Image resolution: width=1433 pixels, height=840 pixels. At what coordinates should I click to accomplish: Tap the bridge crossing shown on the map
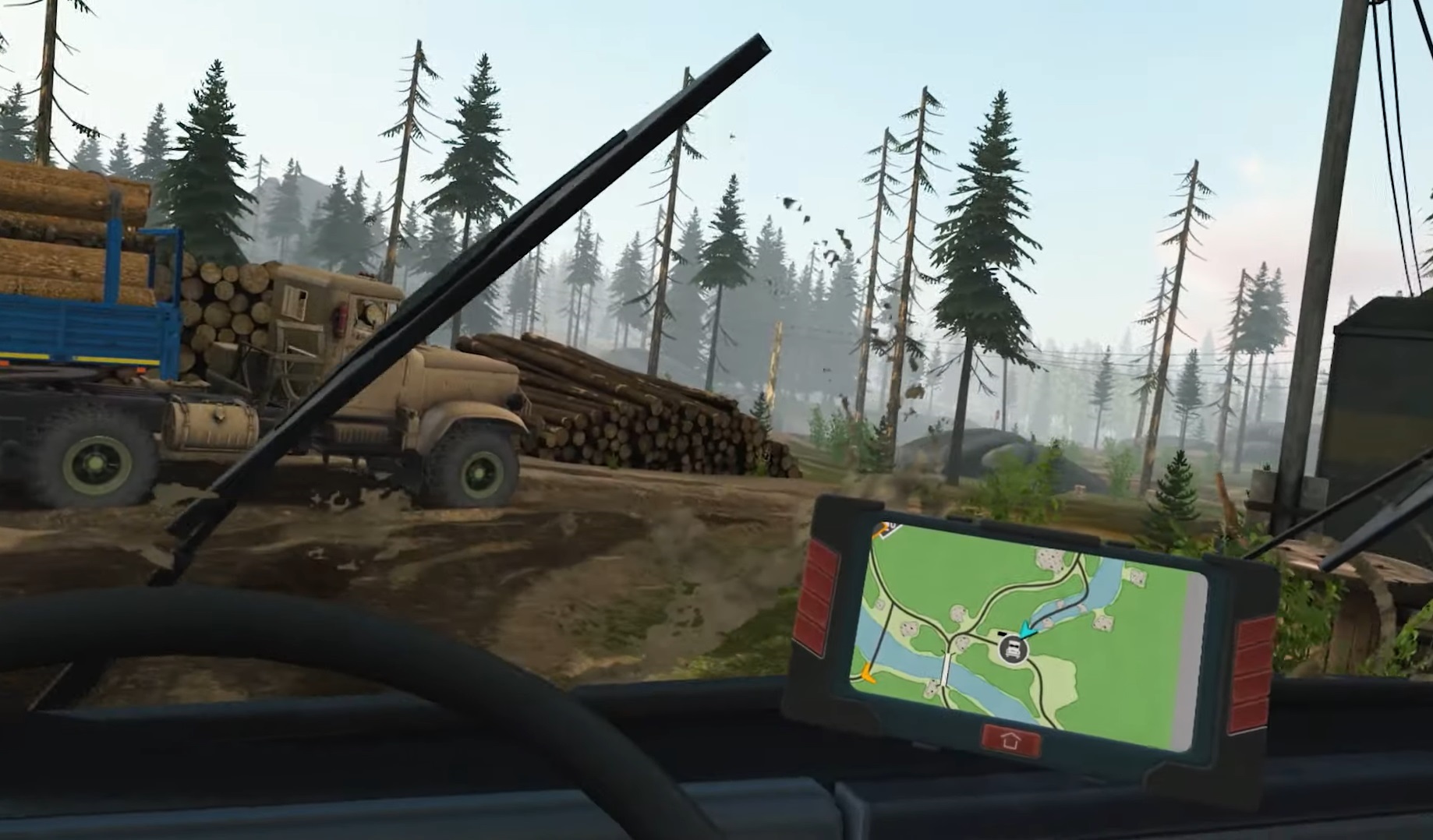(944, 669)
